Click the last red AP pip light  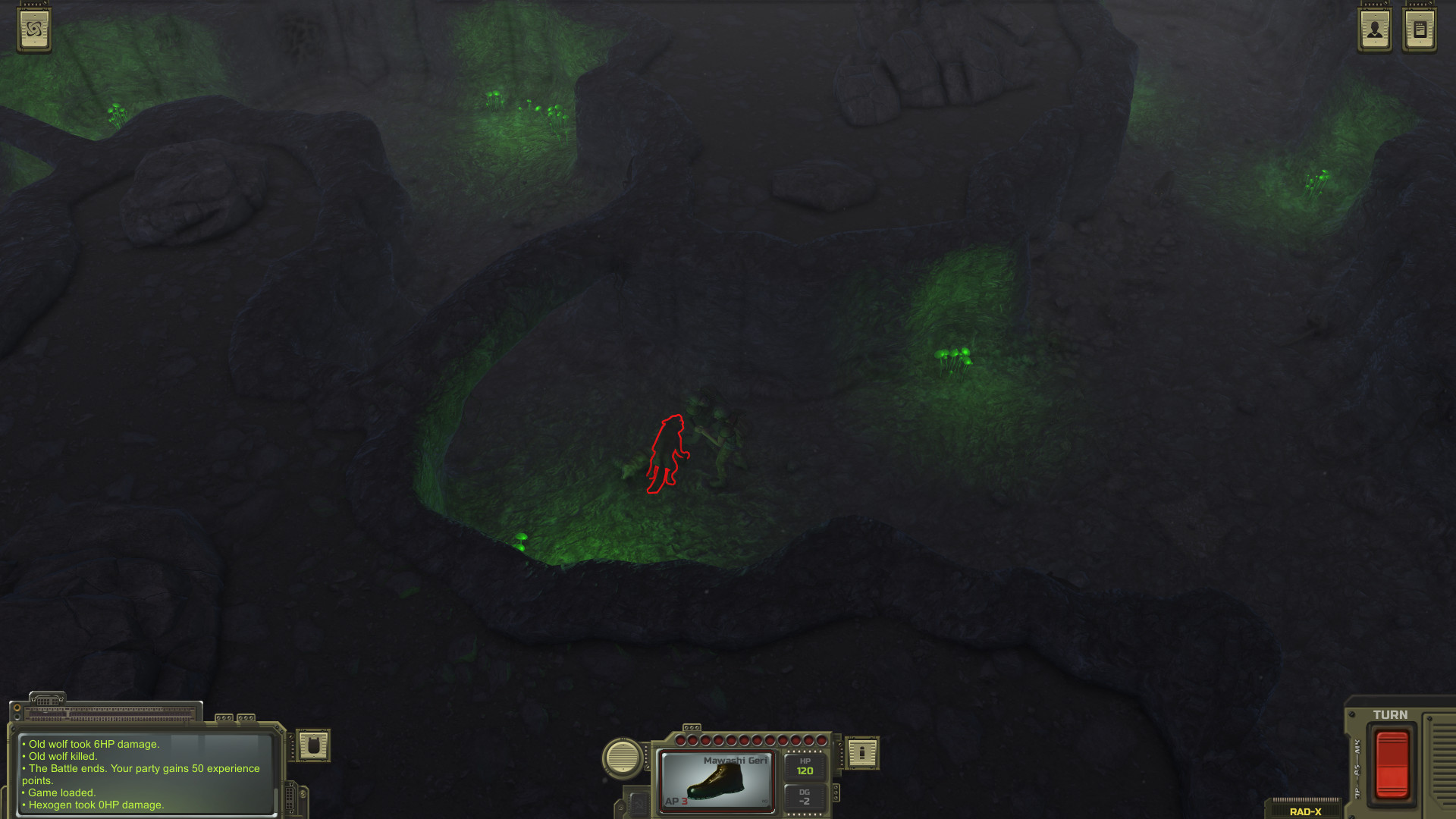pyautogui.click(x=821, y=739)
